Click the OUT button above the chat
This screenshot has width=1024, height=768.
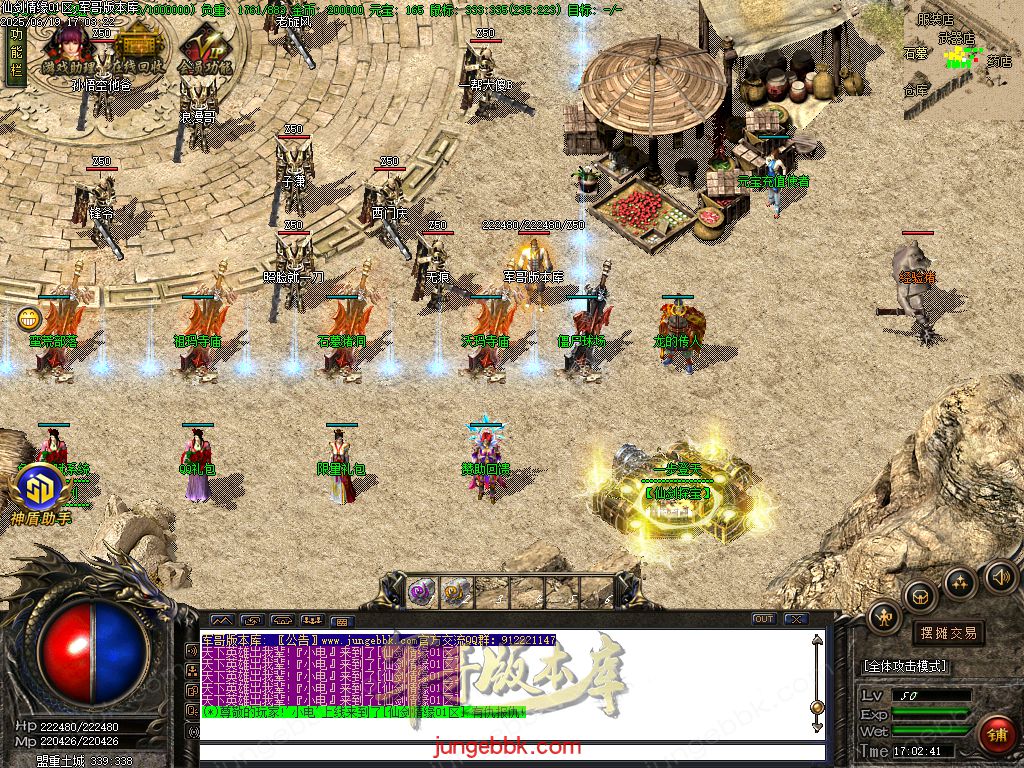tap(763, 619)
